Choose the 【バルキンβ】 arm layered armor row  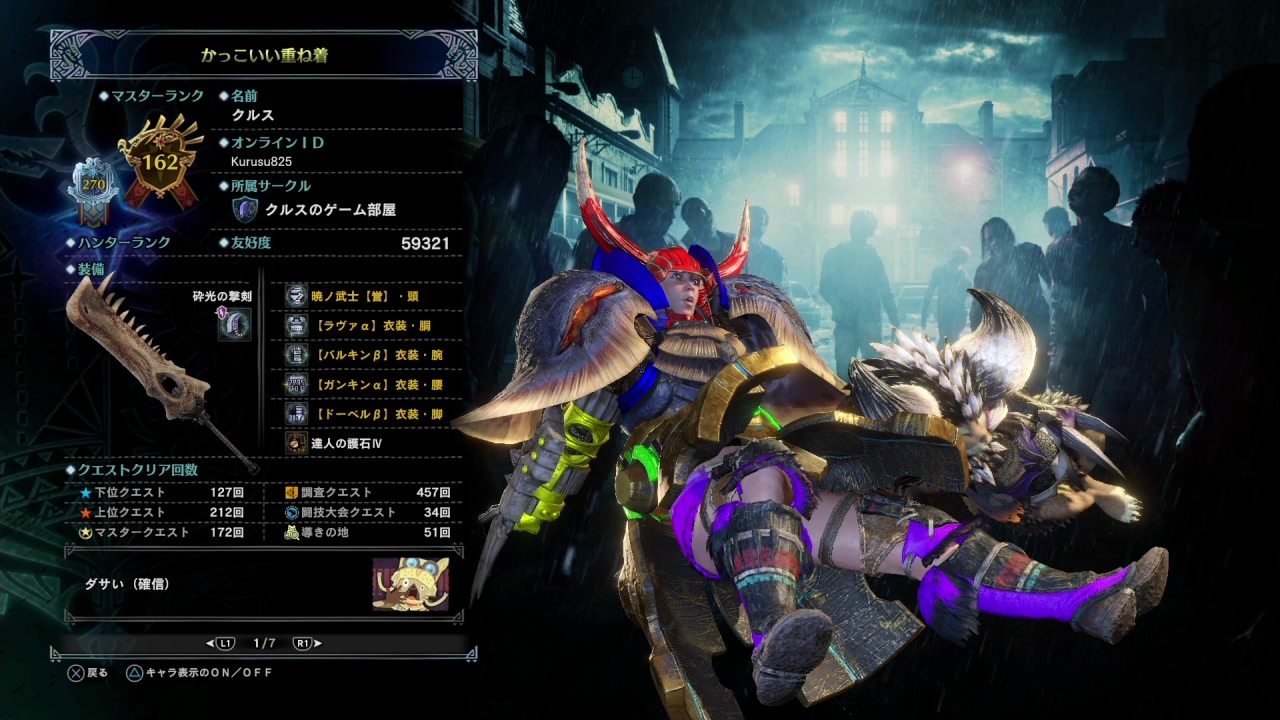tap(363, 355)
